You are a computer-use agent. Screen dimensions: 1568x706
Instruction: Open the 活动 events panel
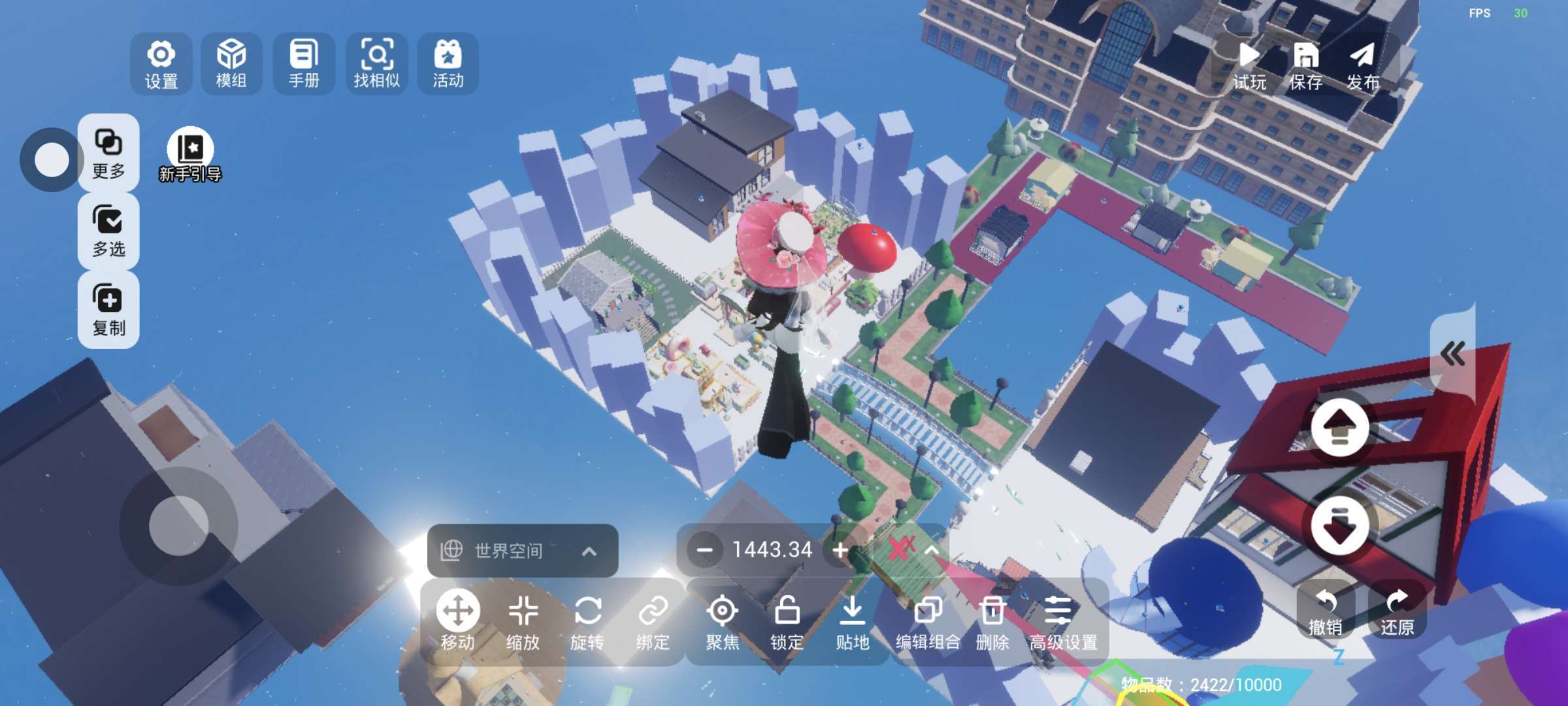point(448,63)
